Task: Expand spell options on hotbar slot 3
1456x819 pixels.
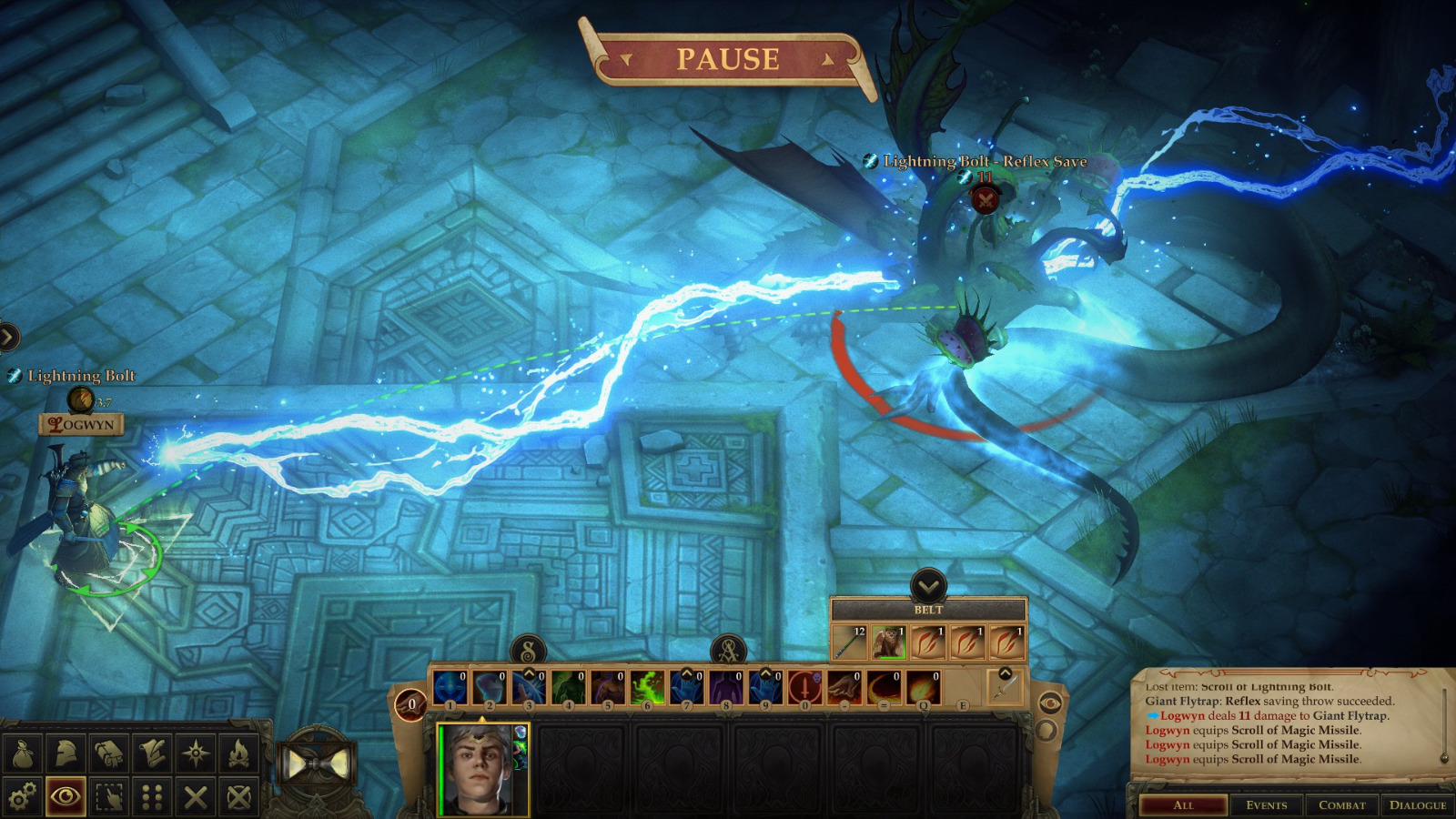Action: (x=529, y=673)
